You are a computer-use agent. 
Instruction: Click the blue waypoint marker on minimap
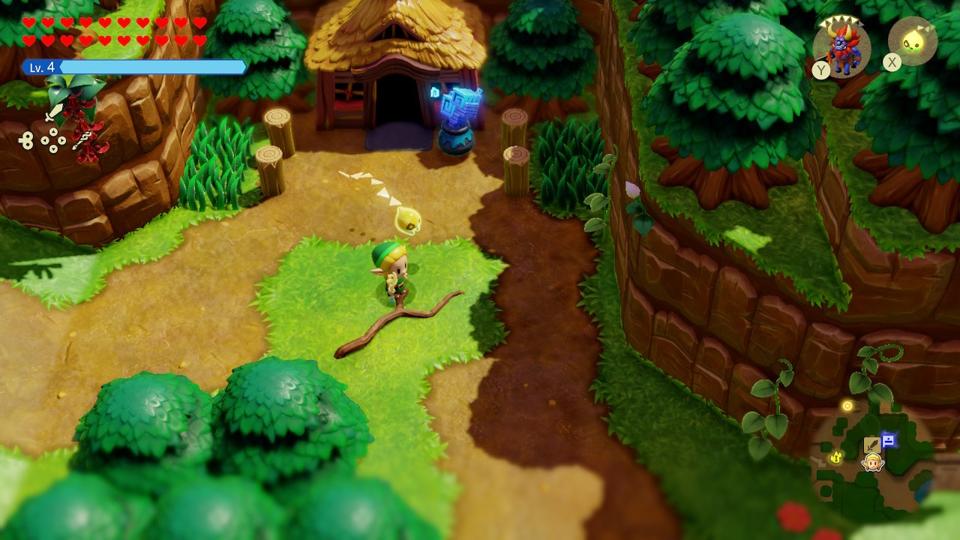point(888,439)
